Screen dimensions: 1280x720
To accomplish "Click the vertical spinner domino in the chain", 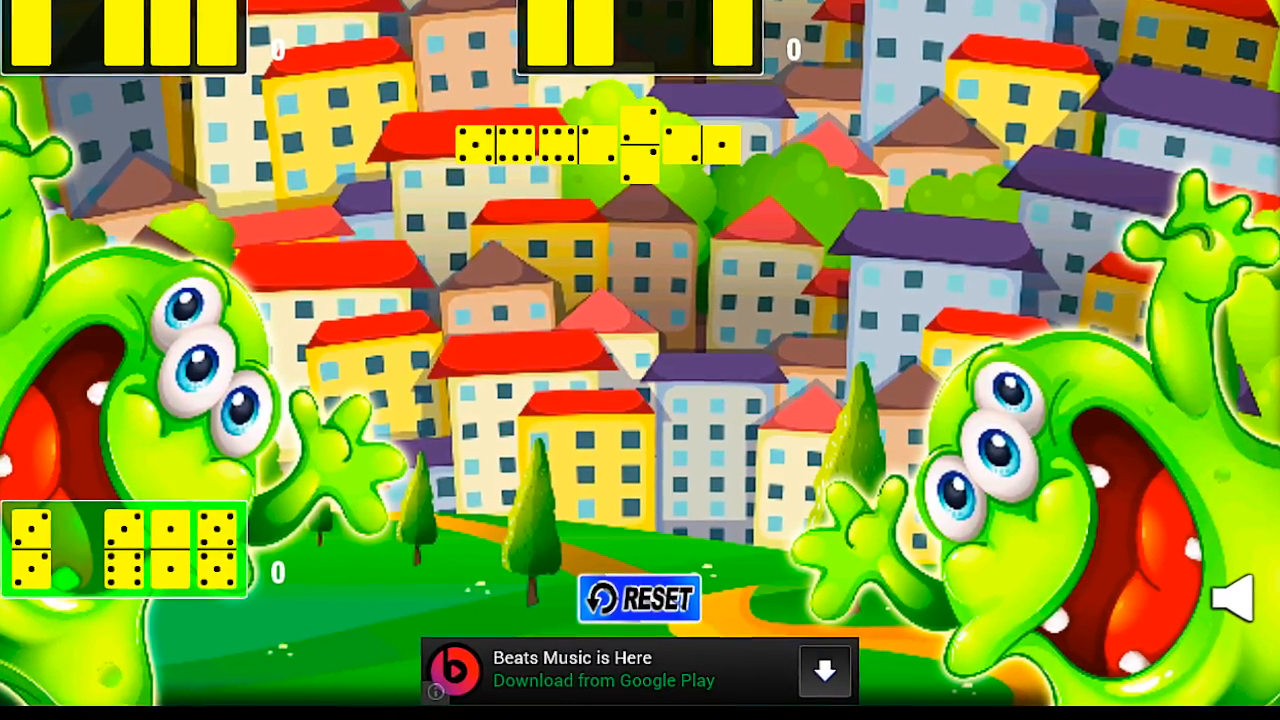I will coord(640,144).
